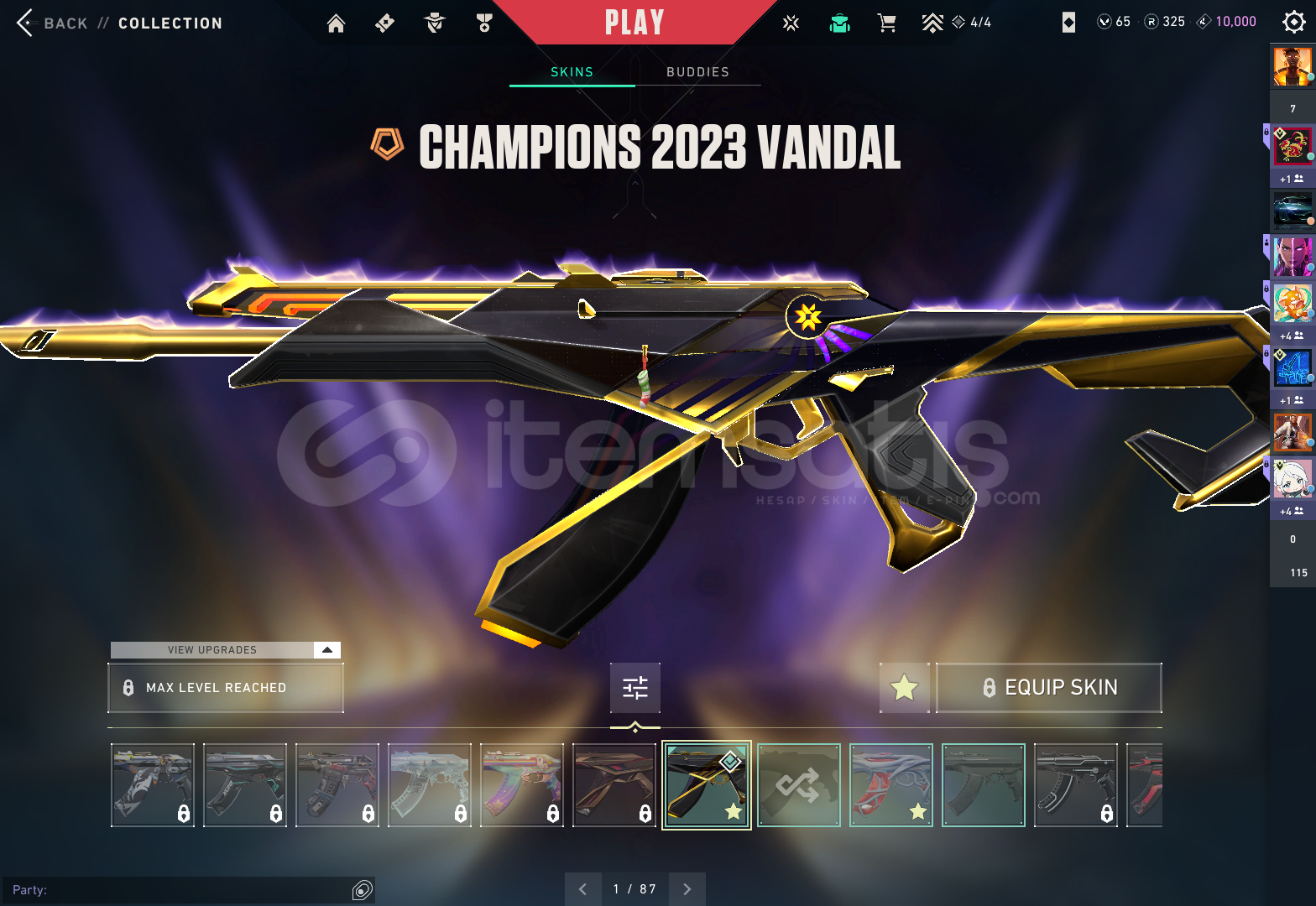Open the Settings gear

[x=1293, y=23]
